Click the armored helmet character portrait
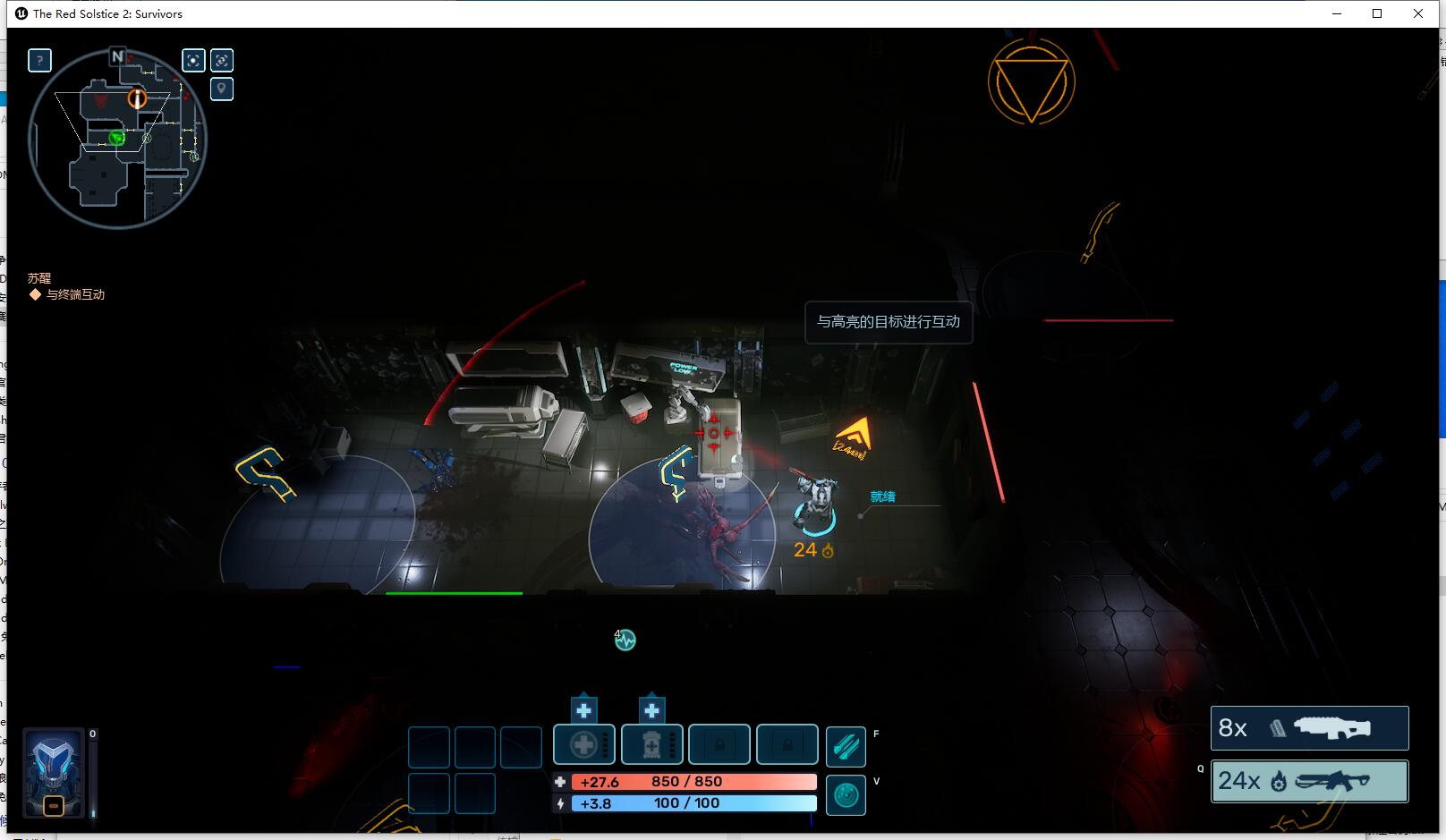1446x840 pixels. point(54,772)
